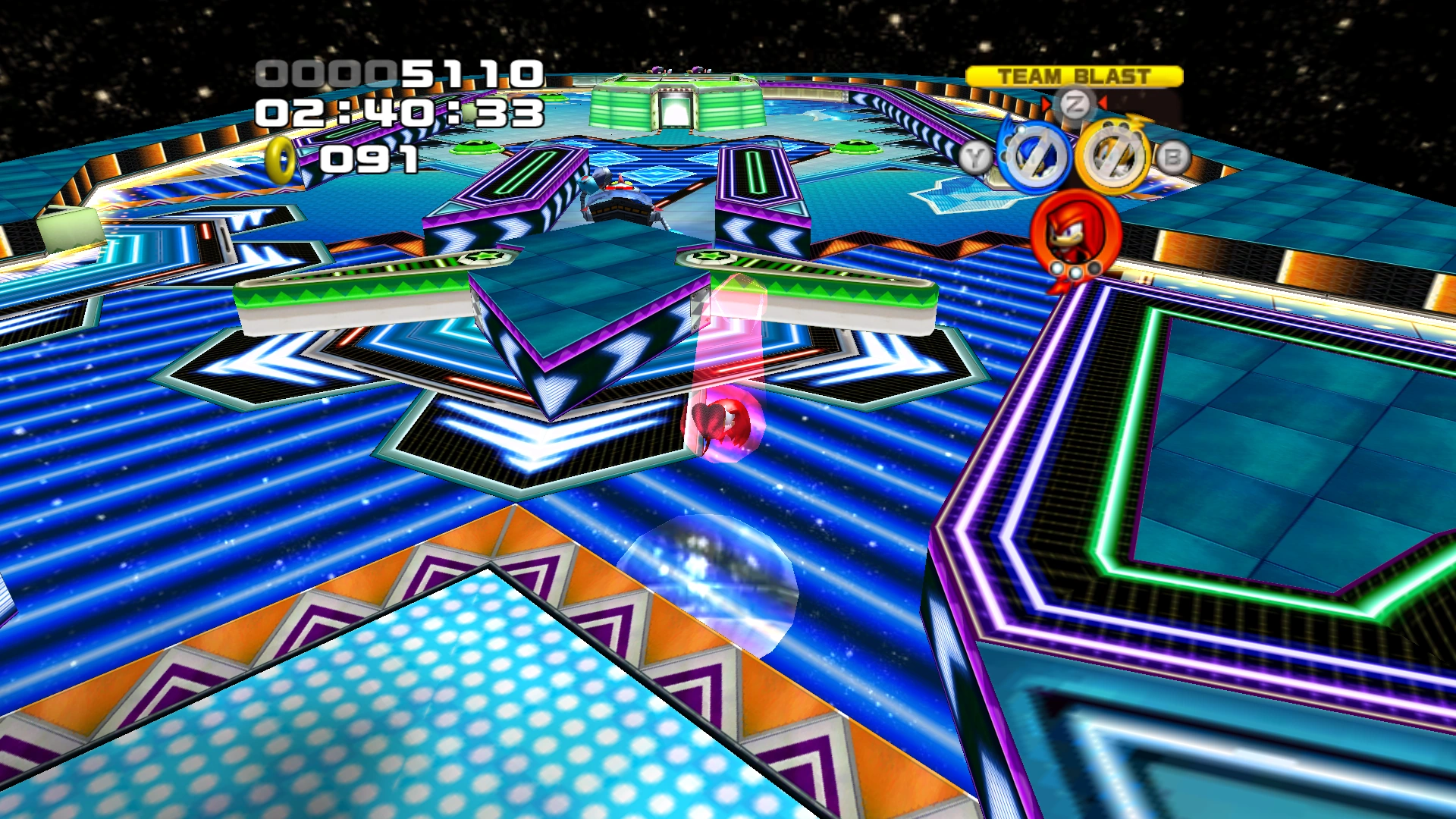
Task: Choose the yellow Tails character icon
Action: [x=1113, y=156]
